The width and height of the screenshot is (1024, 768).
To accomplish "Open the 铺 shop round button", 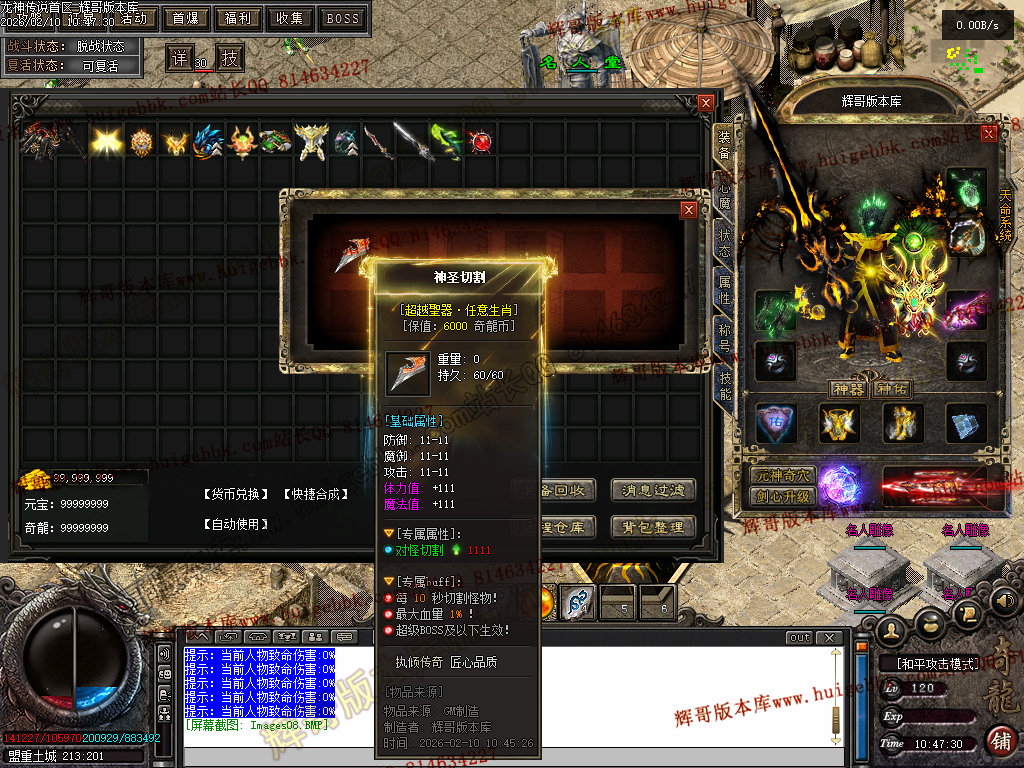I will [999, 740].
